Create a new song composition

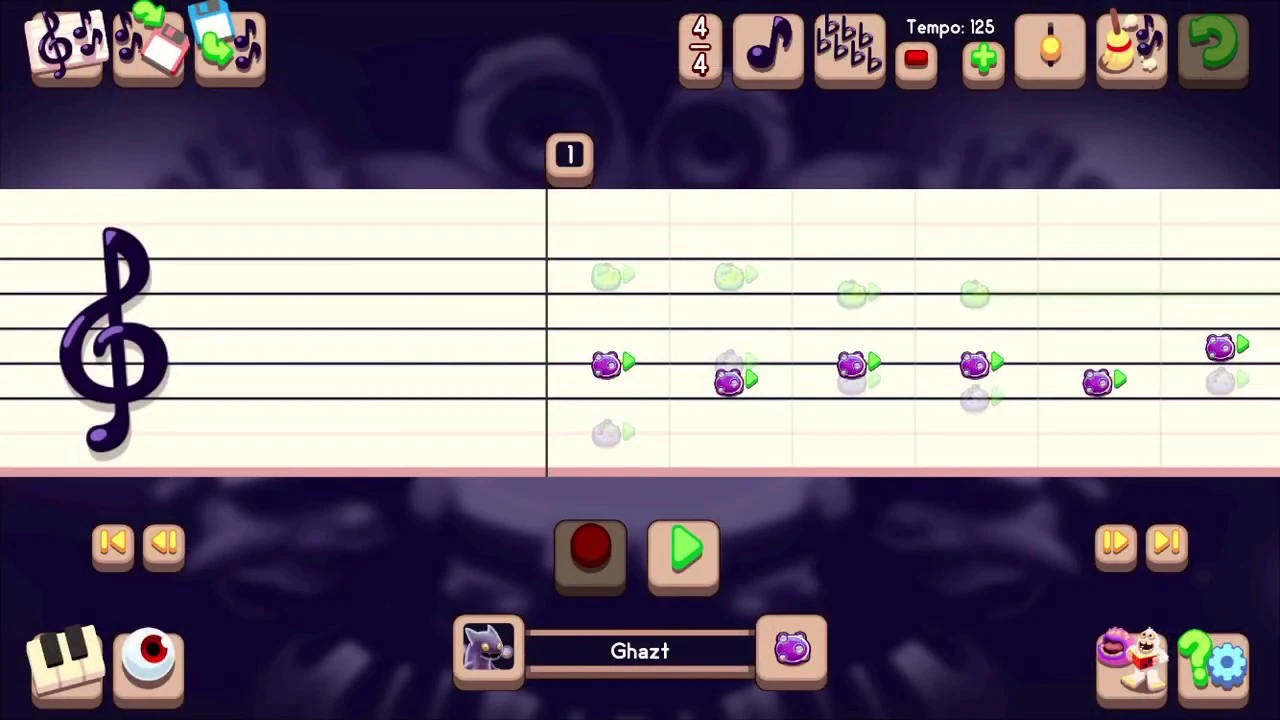(x=65, y=45)
